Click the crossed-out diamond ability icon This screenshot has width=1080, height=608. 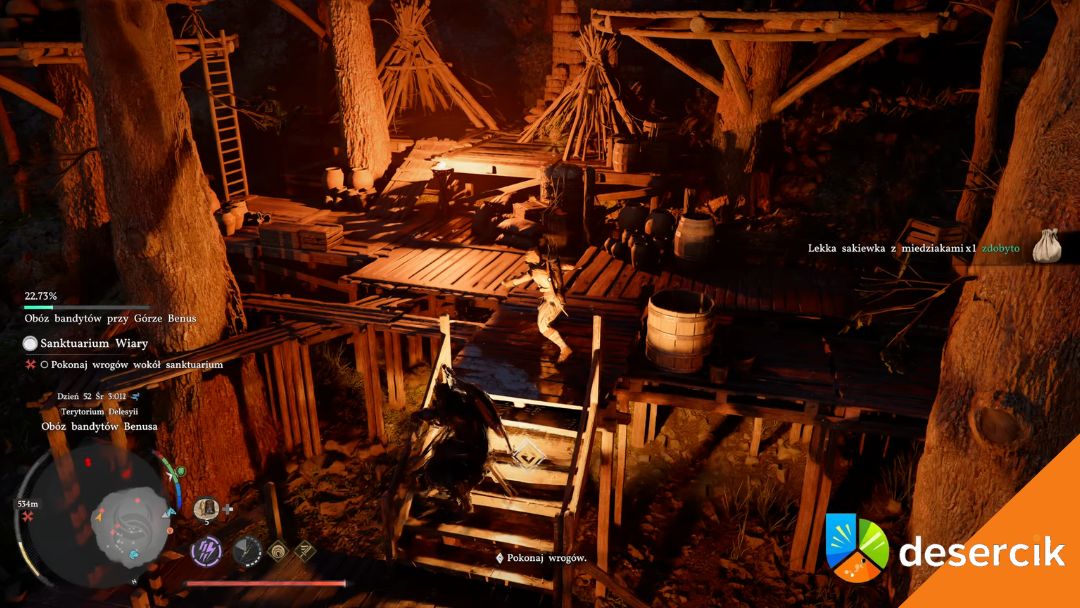304,548
